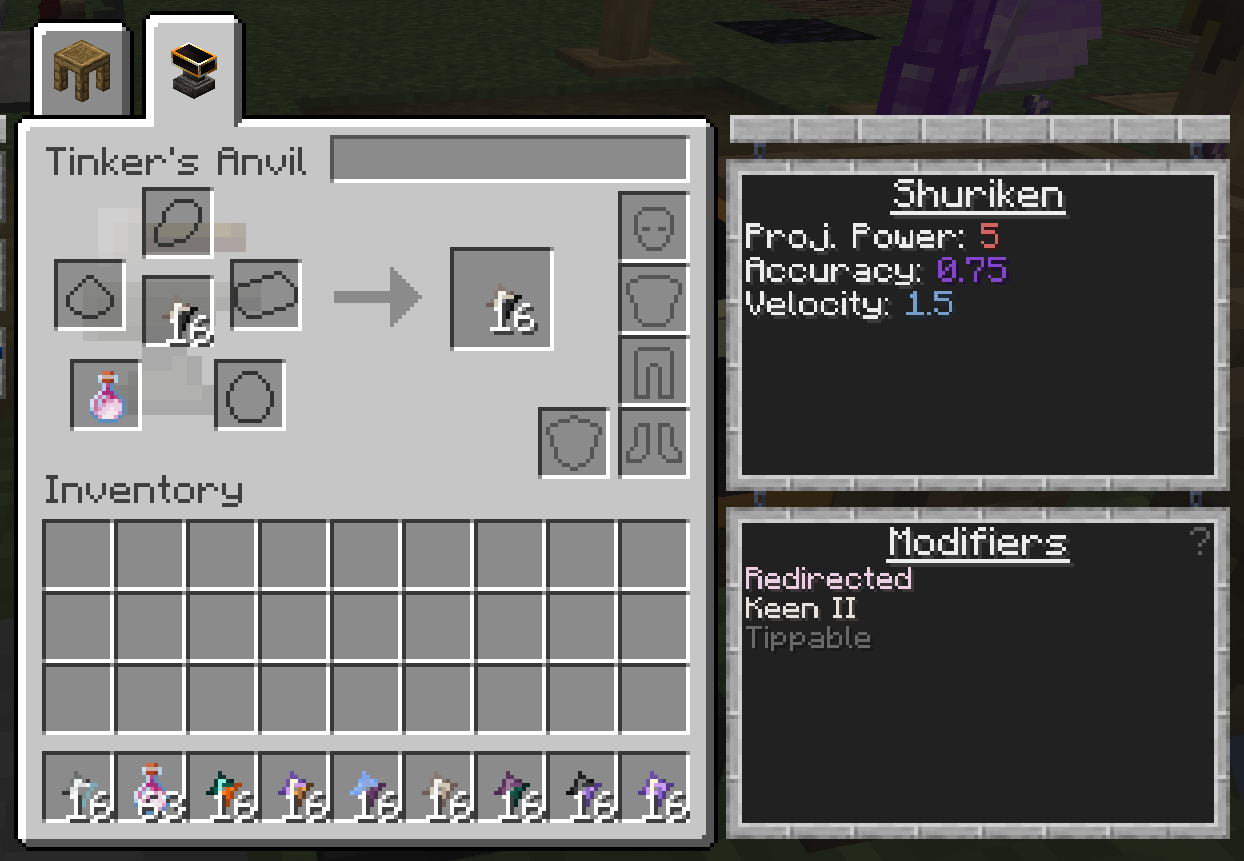The width and height of the screenshot is (1244, 861).
Task: Select the teal and orange shuriken in hotbar
Action: coord(222,789)
